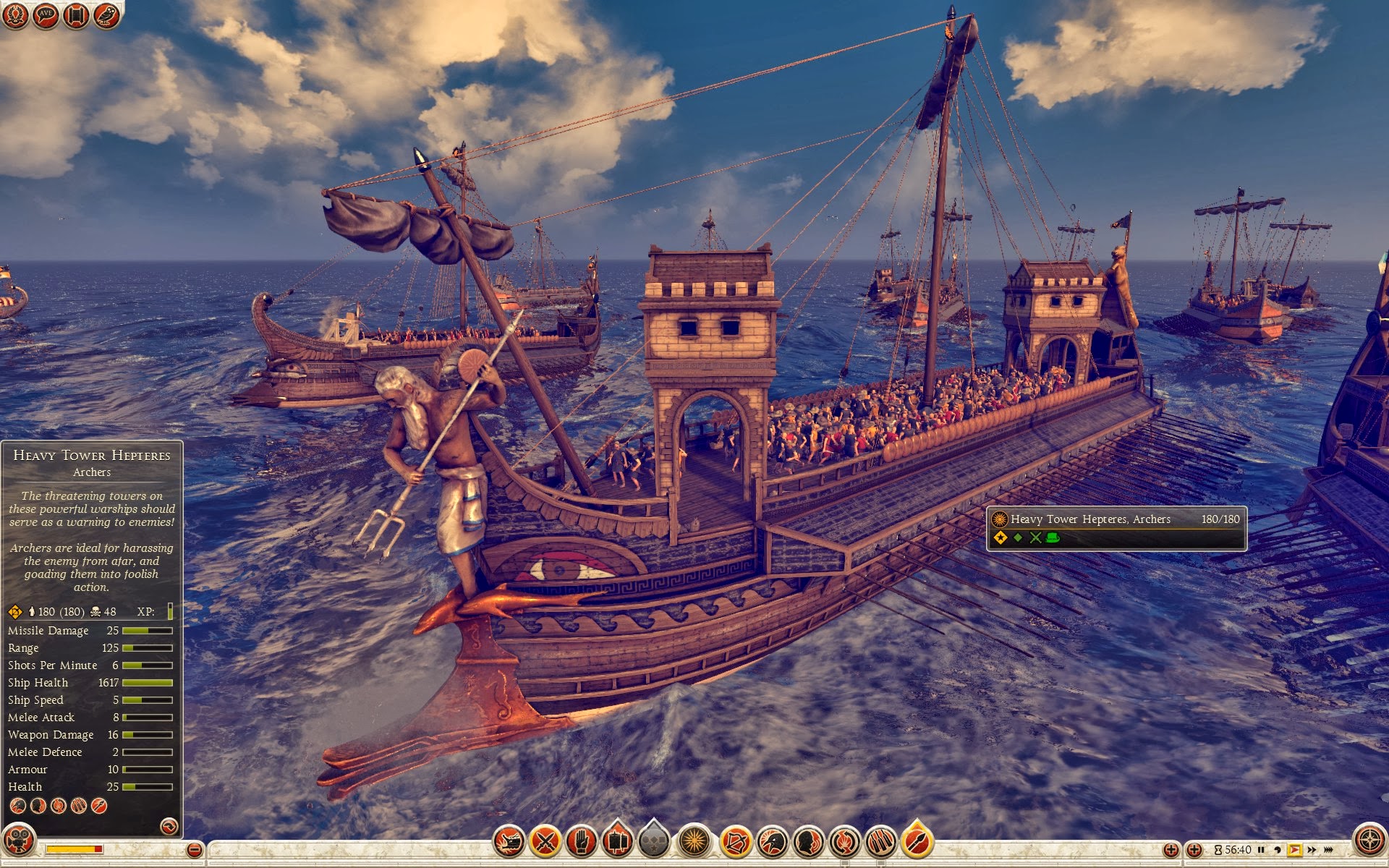Click the raised hand halt button

(582, 841)
